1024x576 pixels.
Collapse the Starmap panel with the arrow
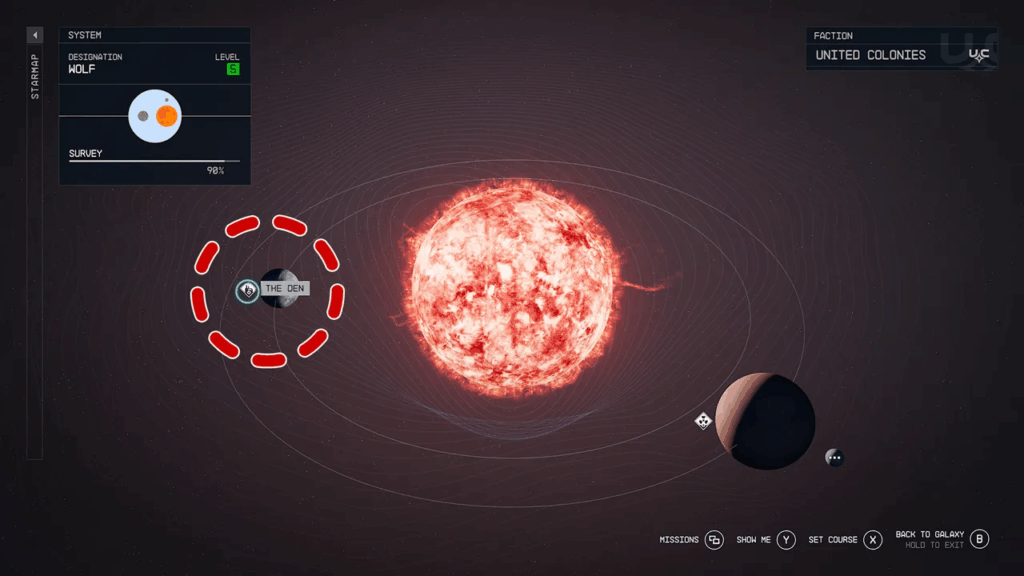[x=35, y=35]
